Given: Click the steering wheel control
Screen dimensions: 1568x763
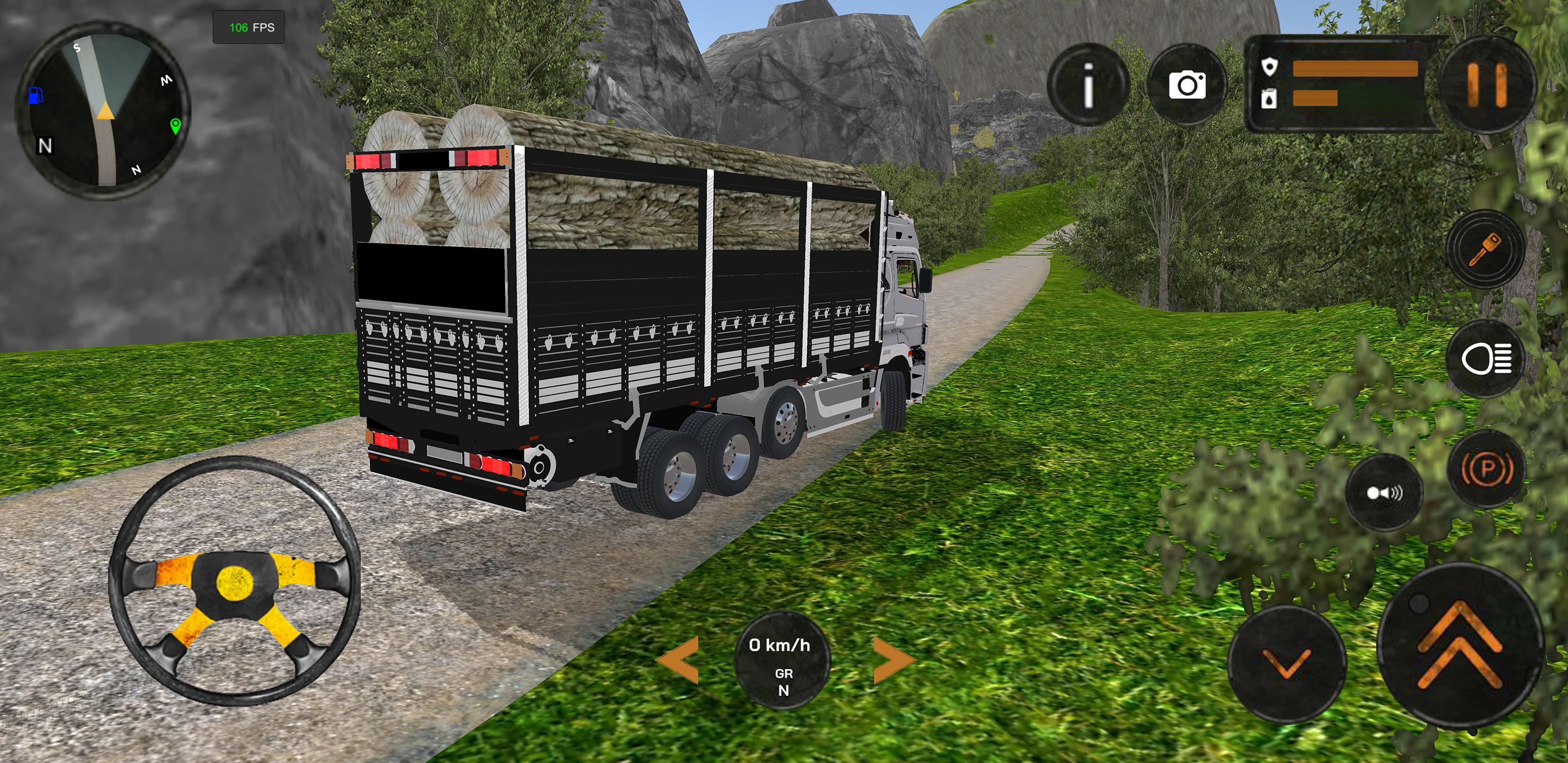Looking at the screenshot, I should tap(234, 581).
